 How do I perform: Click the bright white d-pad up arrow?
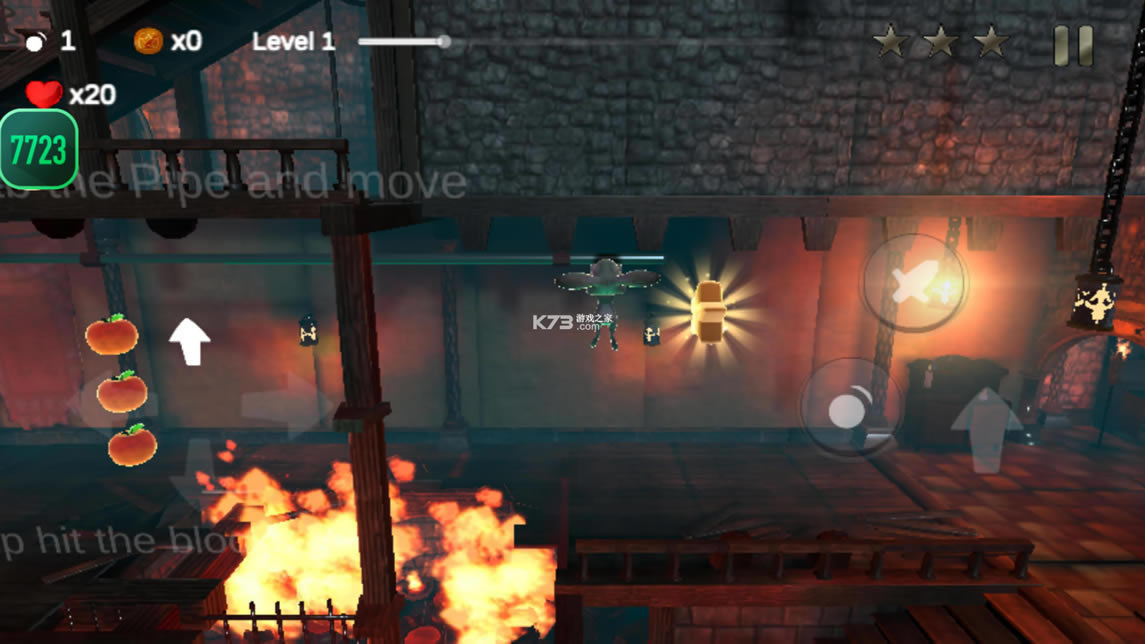pos(188,341)
